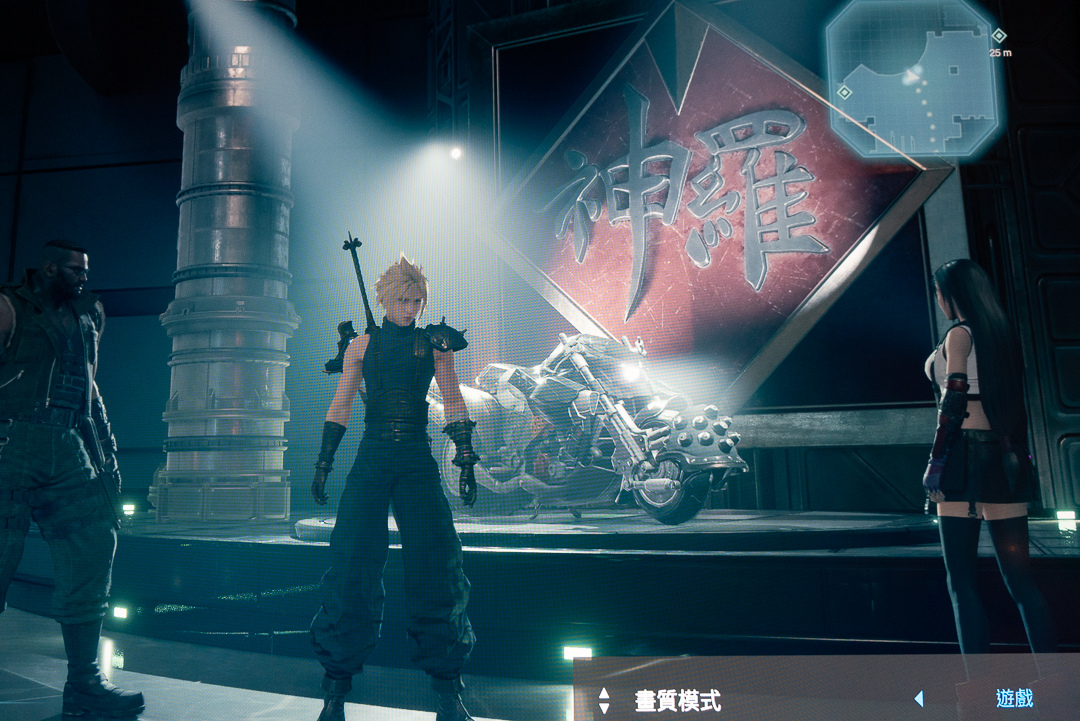The width and height of the screenshot is (1080, 721).
Task: Click the up/down arrows beside 畫質模式
Action: 604,700
